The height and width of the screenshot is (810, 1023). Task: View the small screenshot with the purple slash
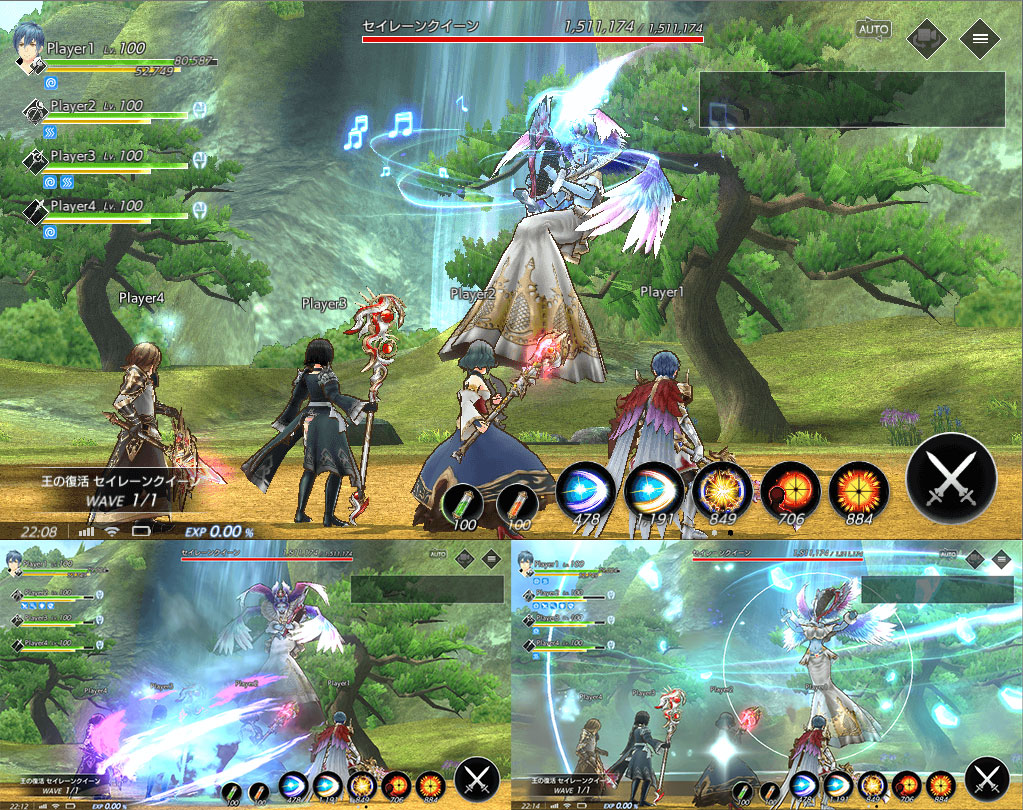[x=255, y=676]
